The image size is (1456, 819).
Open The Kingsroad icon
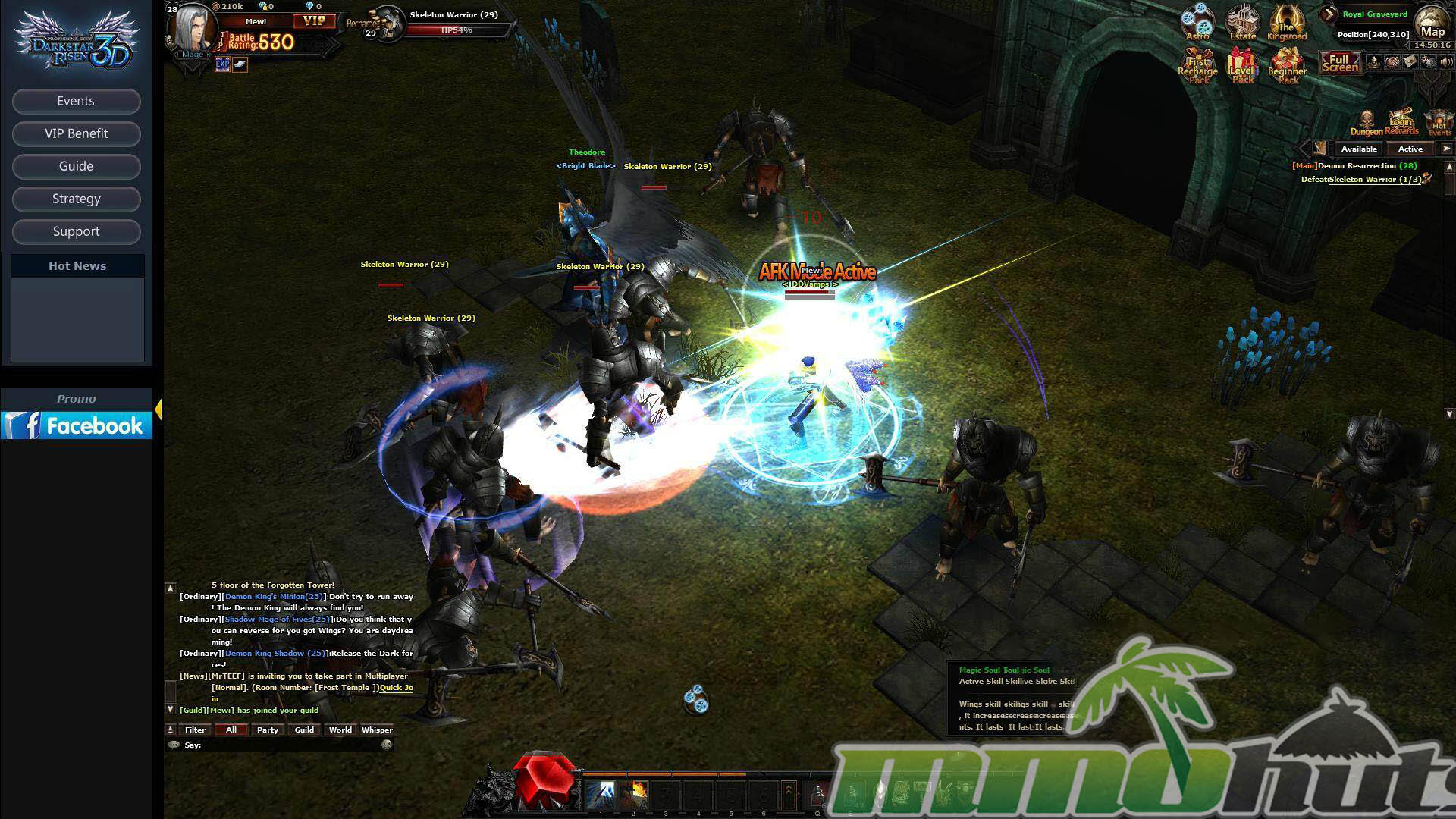pyautogui.click(x=1287, y=23)
